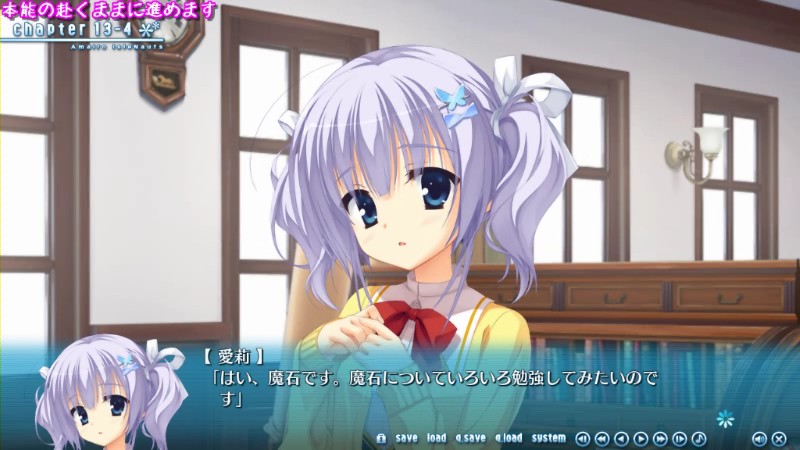Quick load with q.load

point(508,438)
